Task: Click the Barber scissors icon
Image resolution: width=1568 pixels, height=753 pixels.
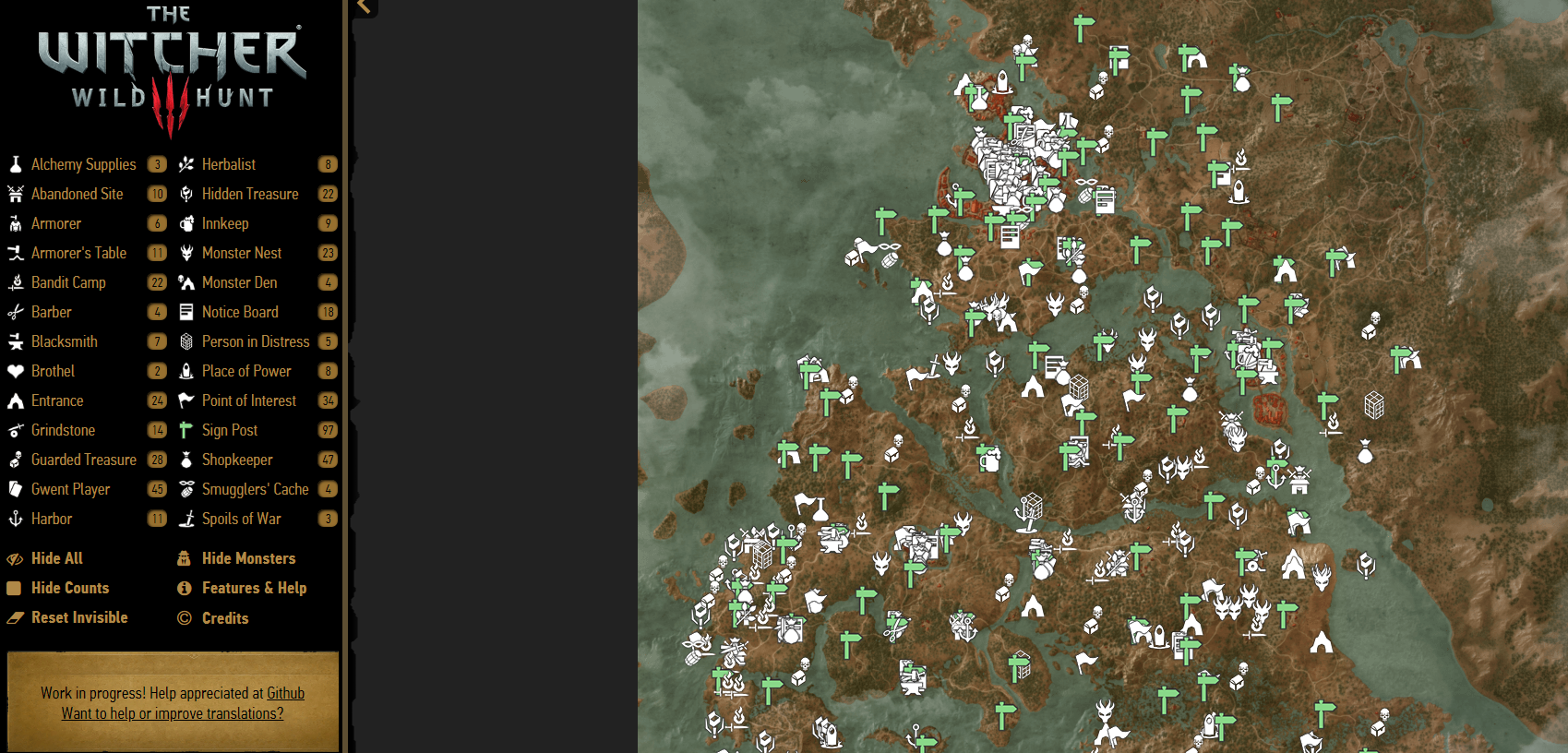Action: [15, 312]
